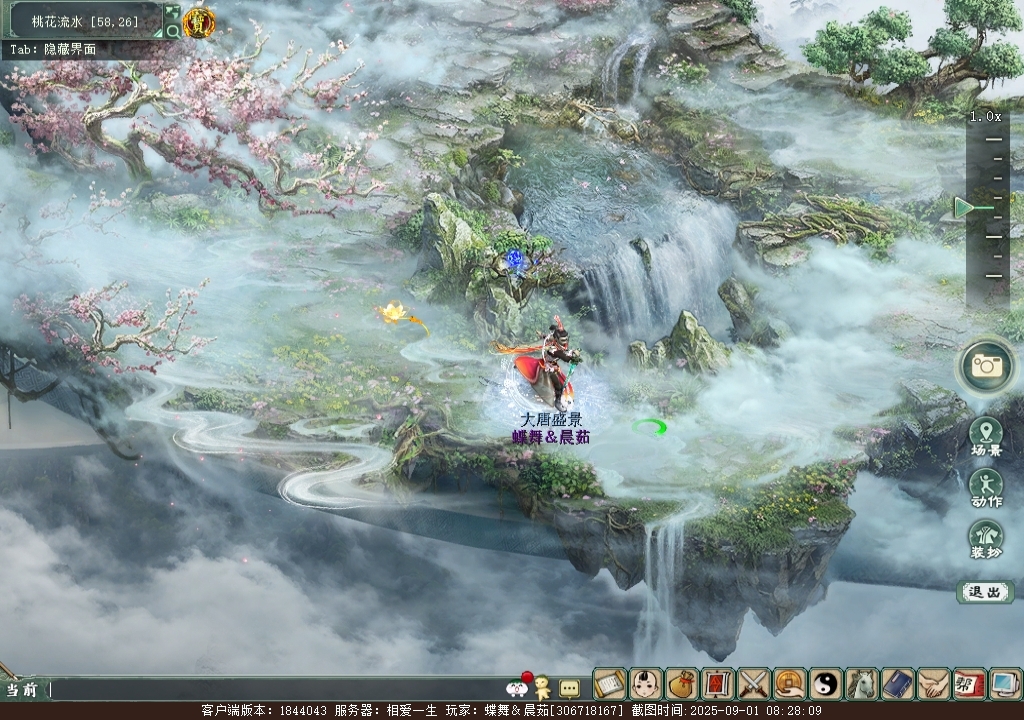1024x720 pixels.
Task: Click the 退出 exit button
Action: [985, 592]
